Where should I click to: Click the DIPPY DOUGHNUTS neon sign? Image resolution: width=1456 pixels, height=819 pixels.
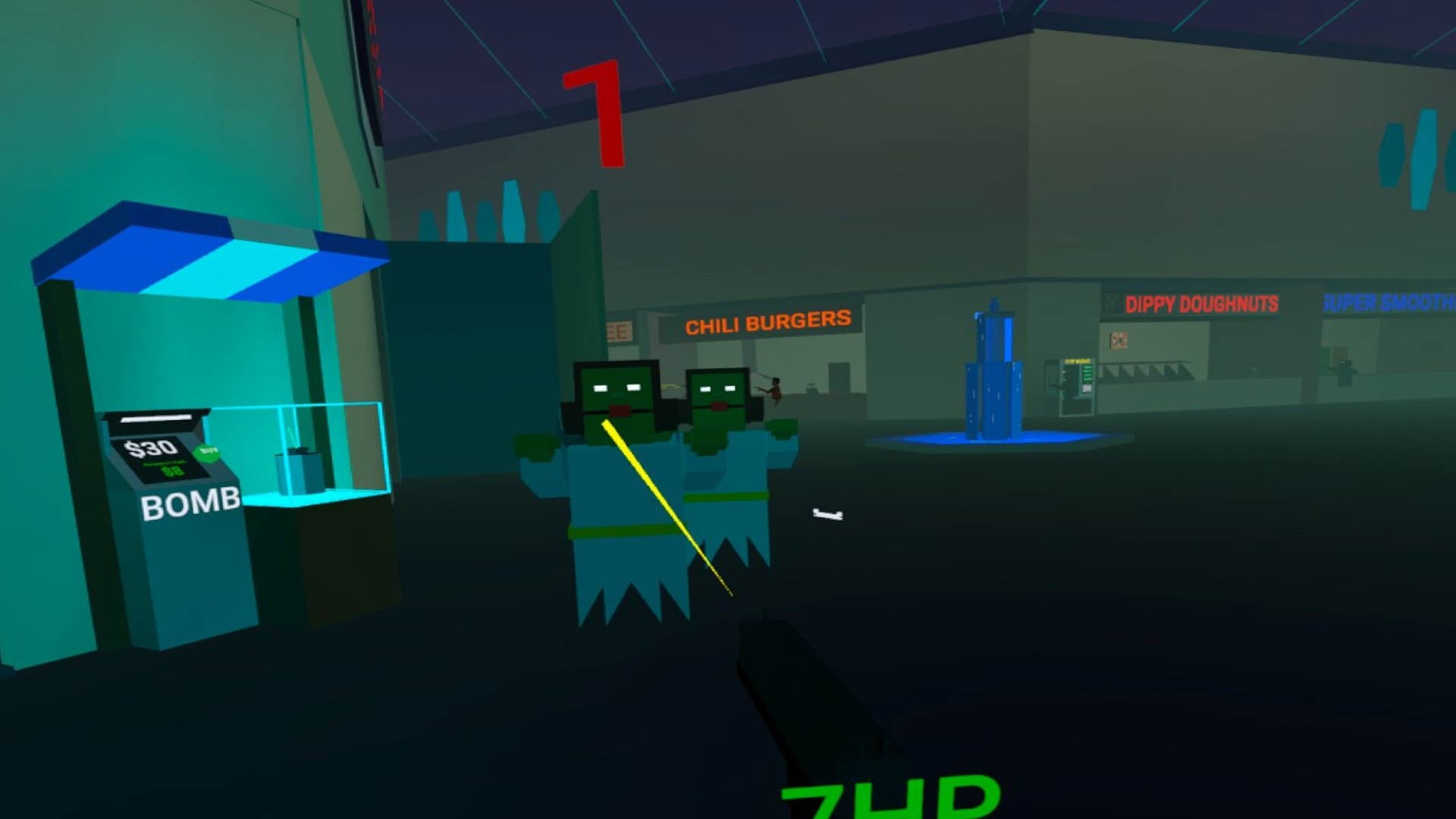point(1204,305)
